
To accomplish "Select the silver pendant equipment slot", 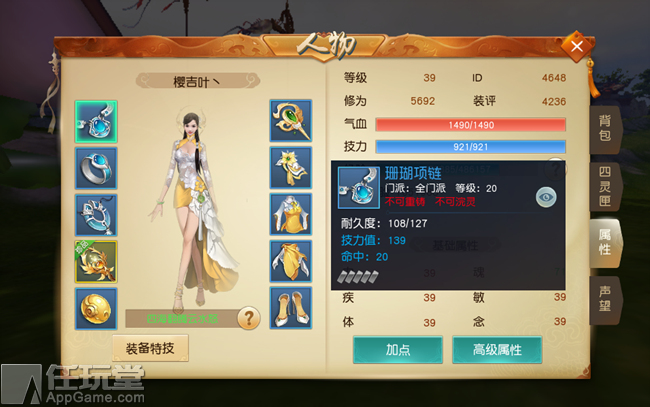I will coord(96,215).
